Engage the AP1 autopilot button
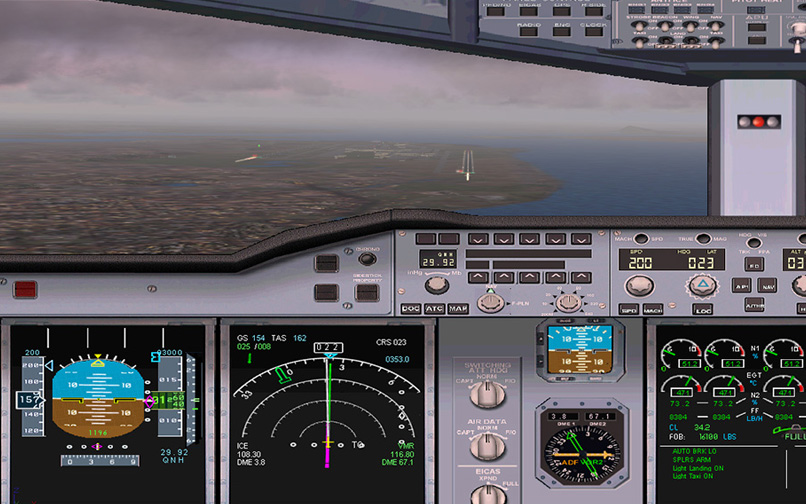 point(741,285)
